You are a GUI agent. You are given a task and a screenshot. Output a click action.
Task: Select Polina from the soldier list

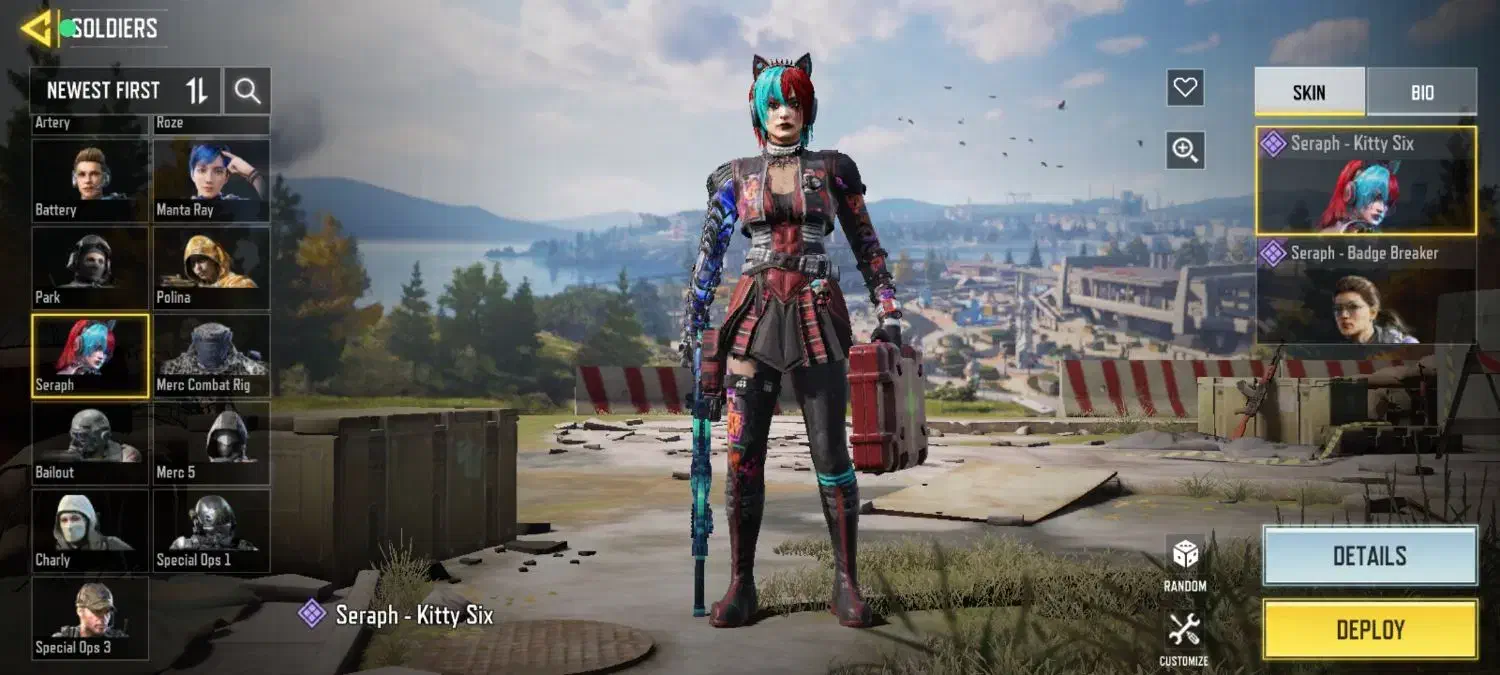[x=211, y=267]
